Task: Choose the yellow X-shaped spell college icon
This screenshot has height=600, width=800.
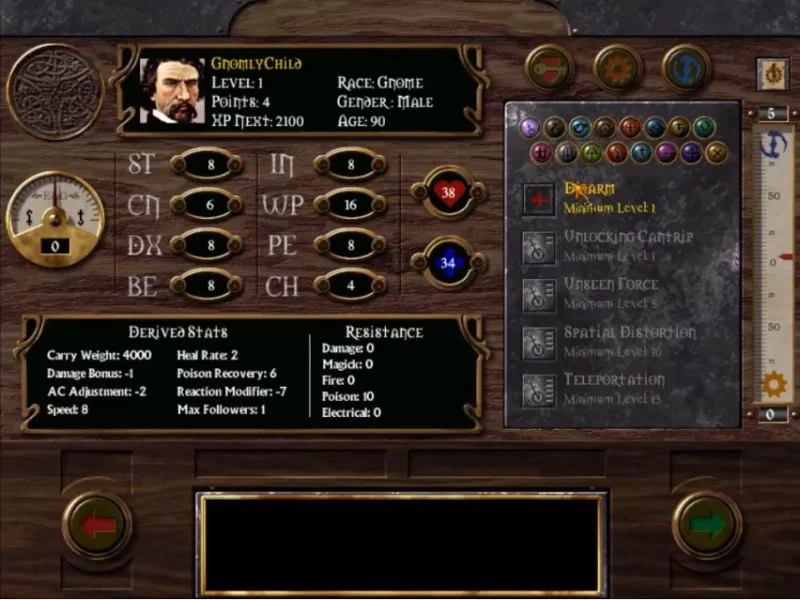Action: point(716,153)
